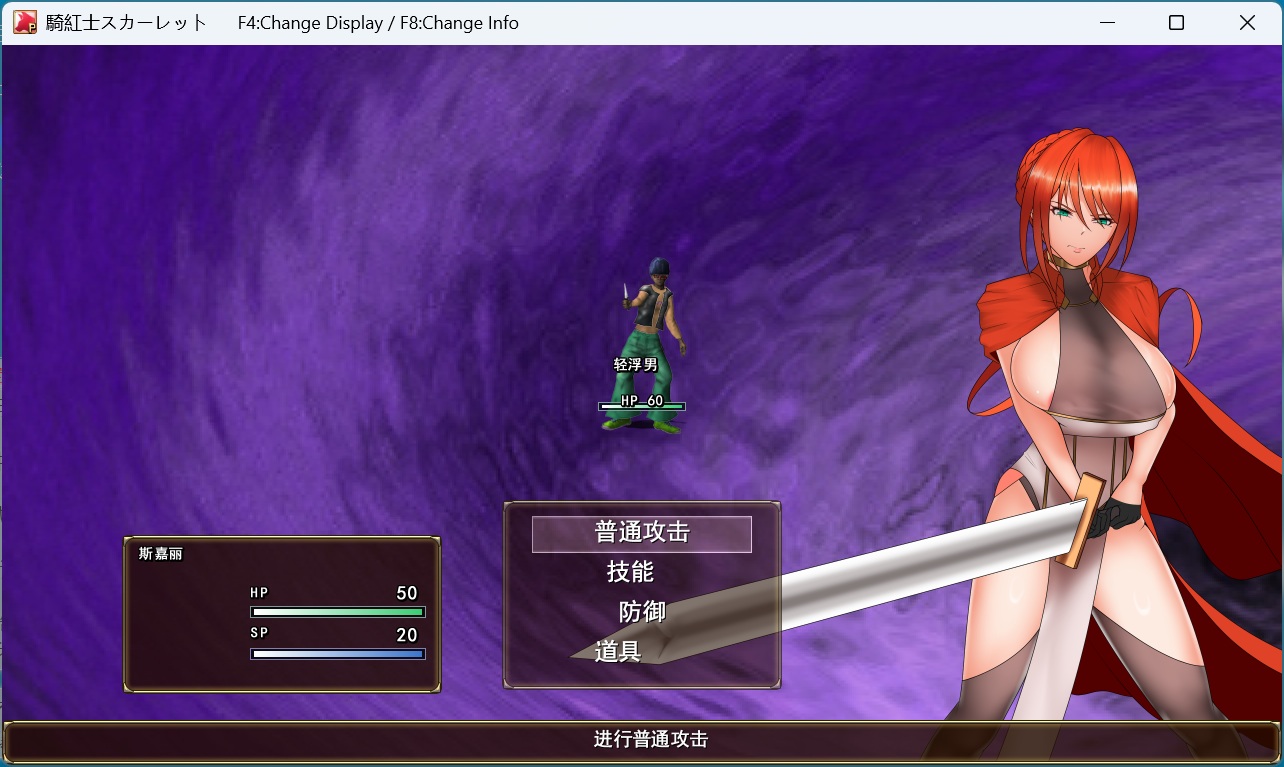Open the 技能 skill command

pyautogui.click(x=631, y=572)
